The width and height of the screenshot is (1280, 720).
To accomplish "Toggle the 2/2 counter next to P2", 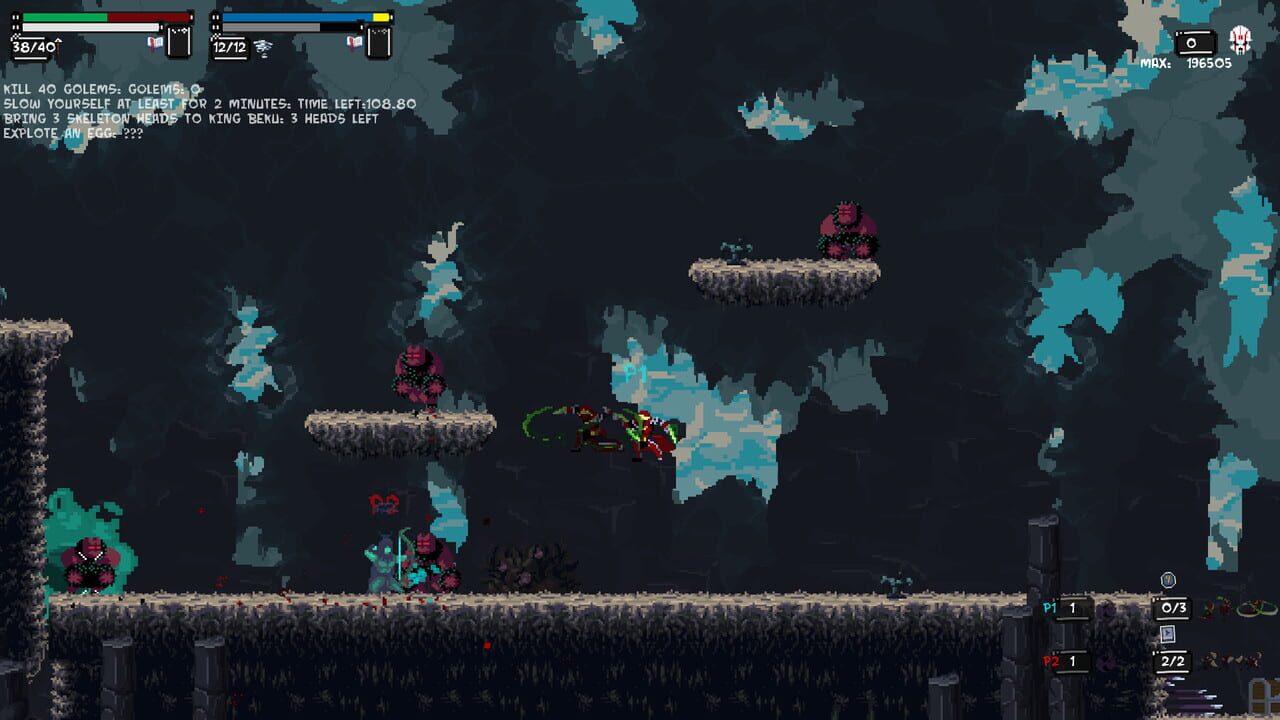I will pos(1173,661).
